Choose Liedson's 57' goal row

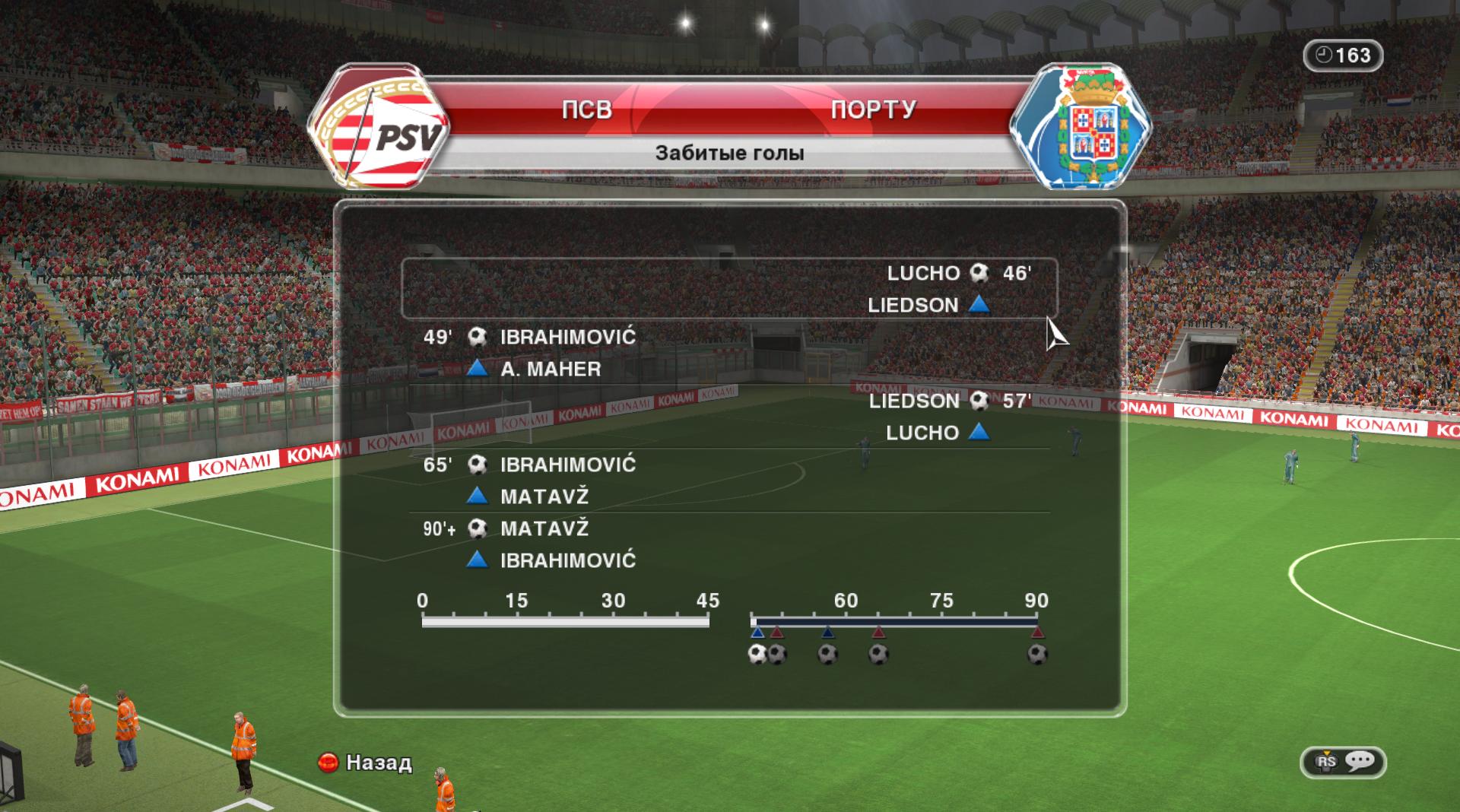[728, 416]
